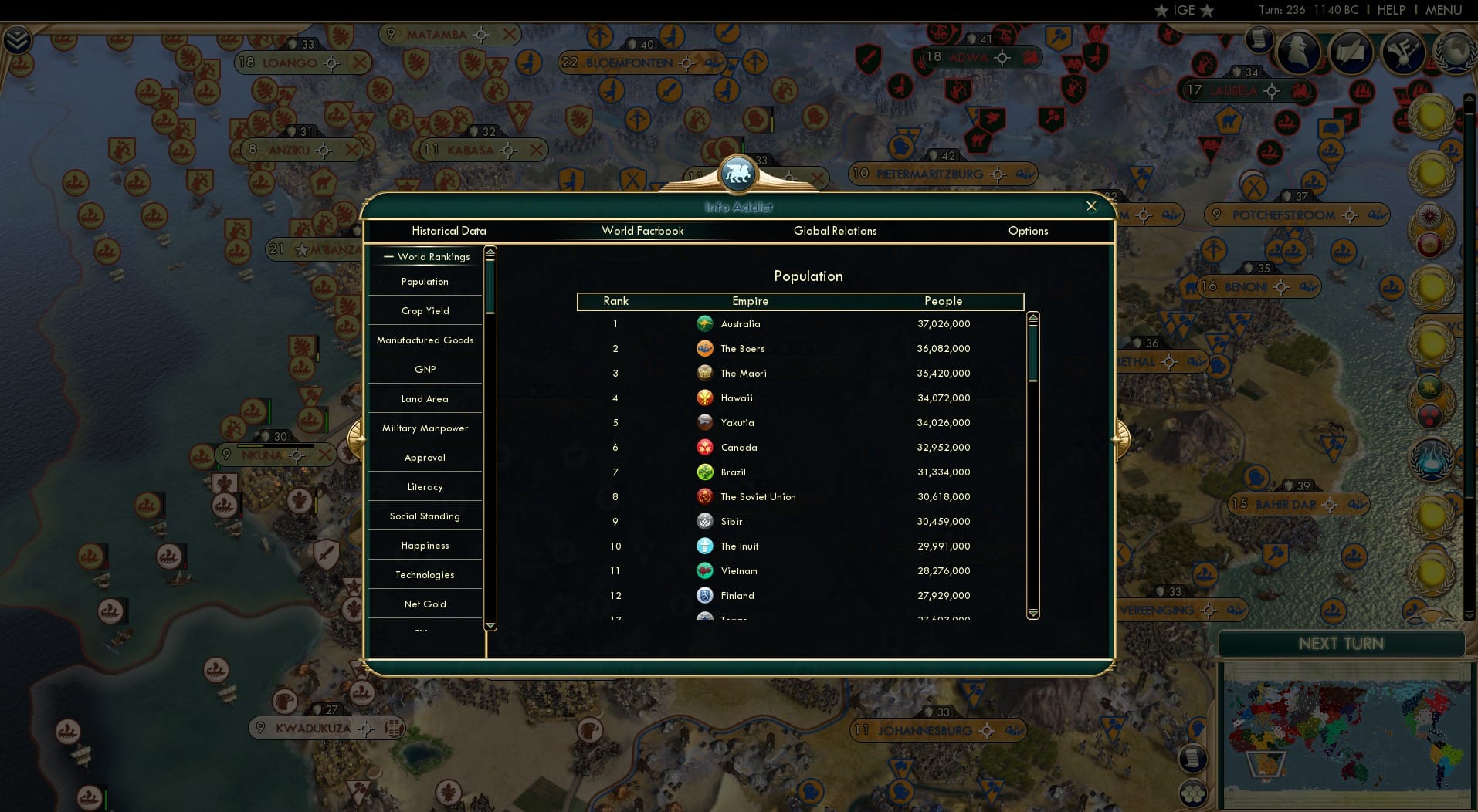The height and width of the screenshot is (812, 1478).
Task: Click Canada's maple leaf icon in the list
Action: 703,447
